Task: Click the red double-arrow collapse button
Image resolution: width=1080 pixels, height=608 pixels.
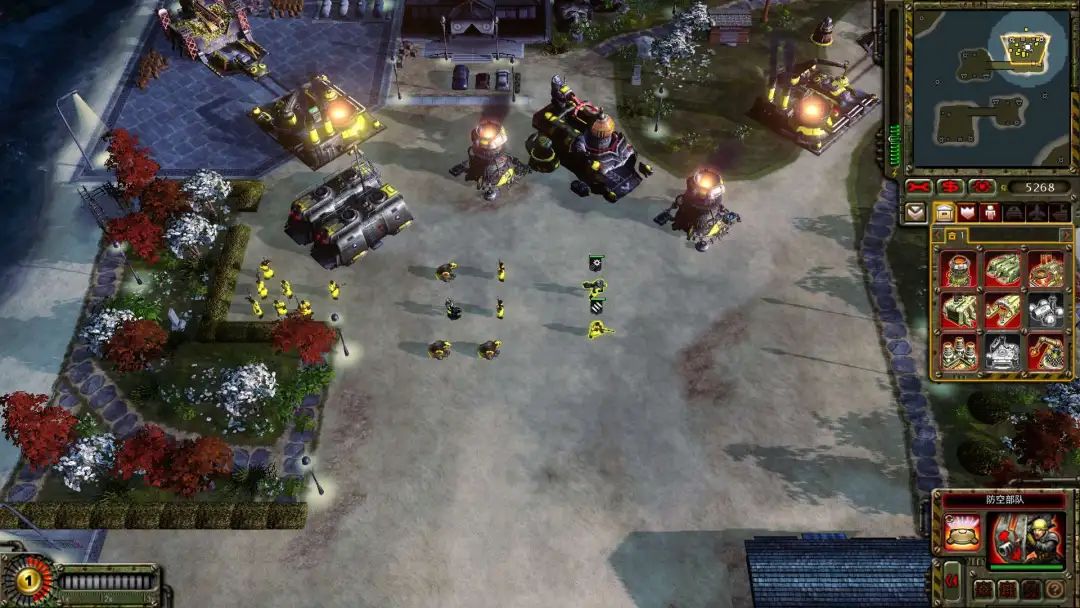Action: [x=952, y=579]
